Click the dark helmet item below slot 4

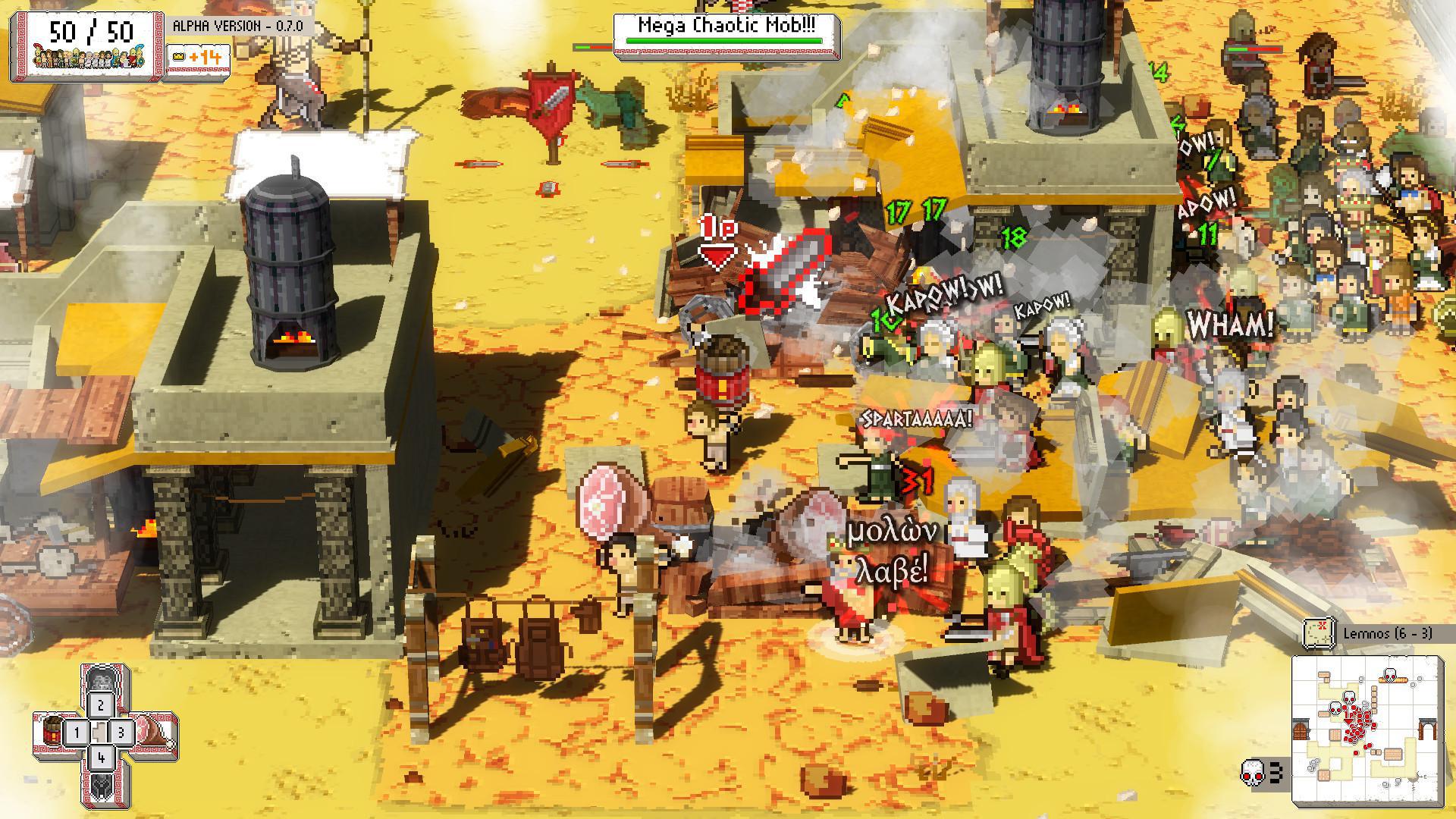101,786
